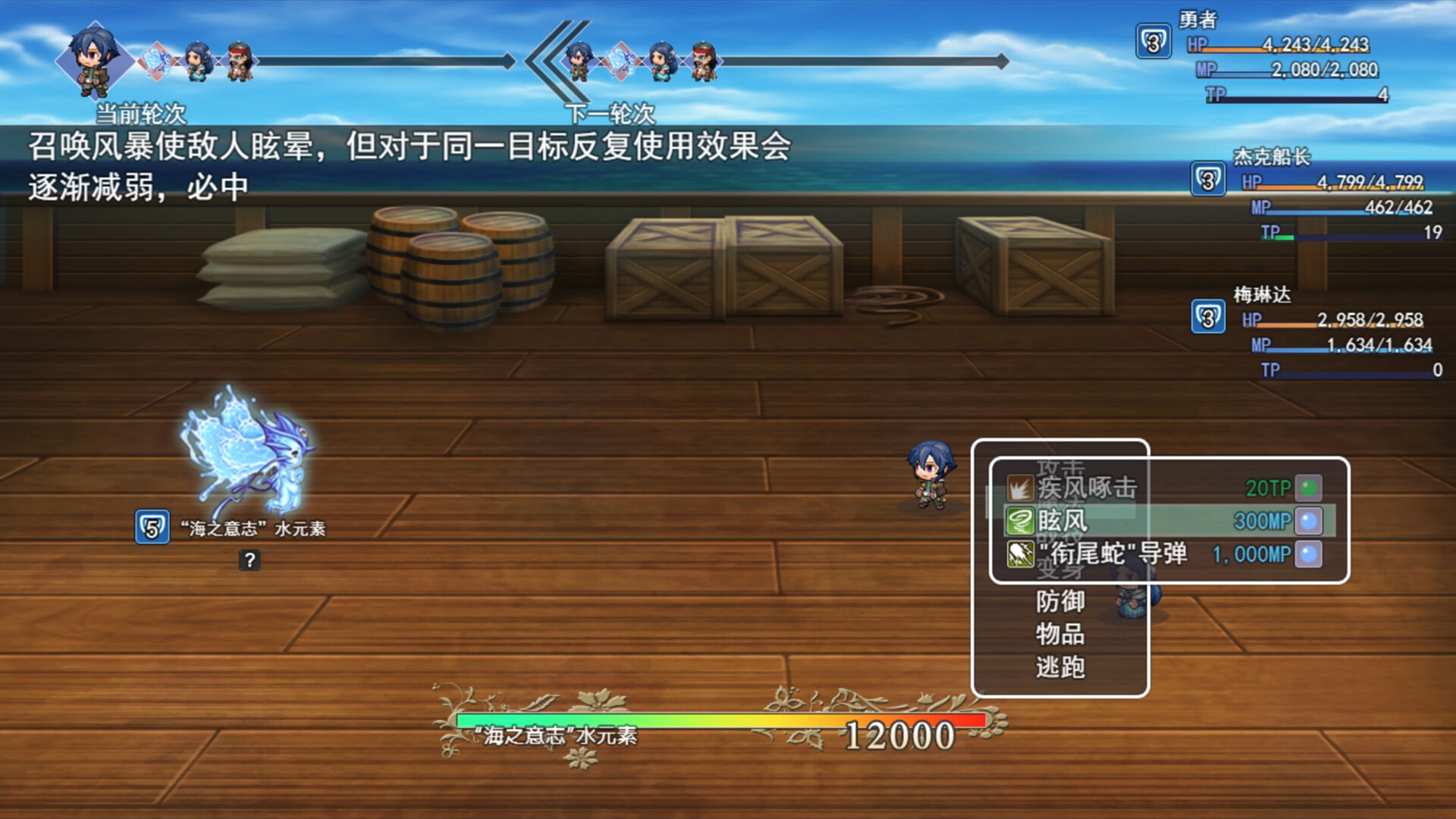Toggle the blue MP orb beside 眩风

(x=1310, y=522)
